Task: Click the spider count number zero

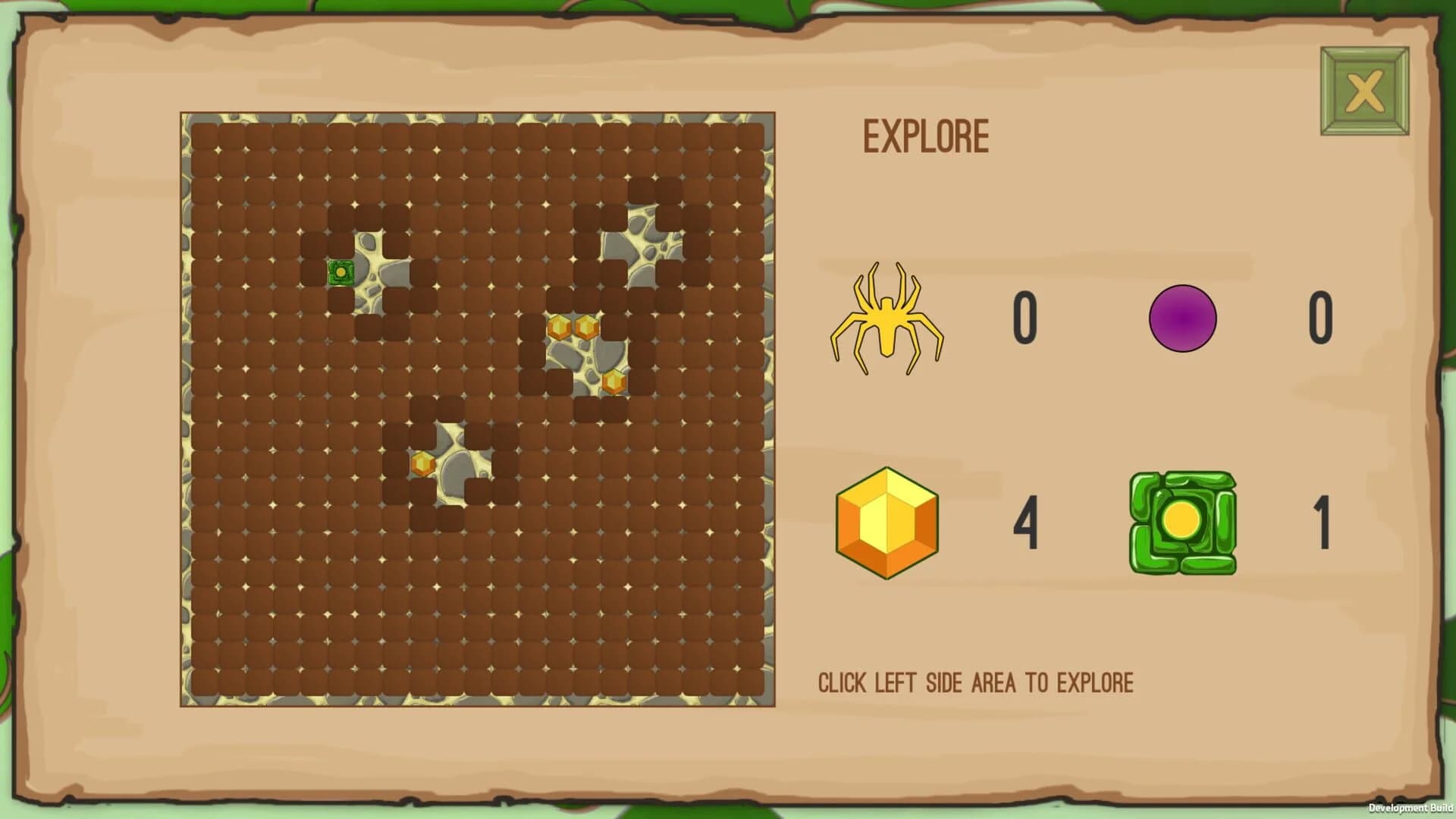Action: (x=1024, y=318)
